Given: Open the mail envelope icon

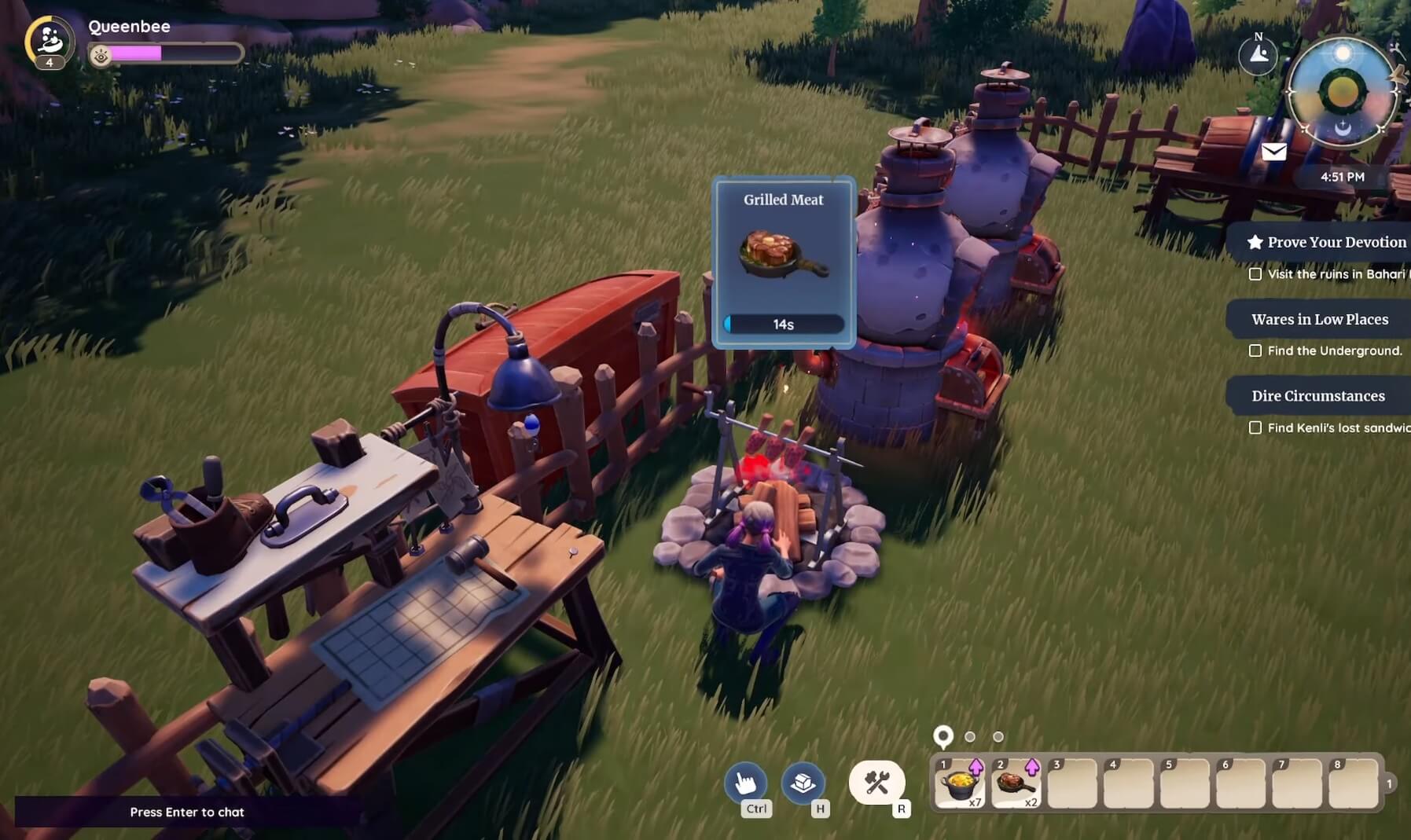Looking at the screenshot, I should tap(1273, 152).
